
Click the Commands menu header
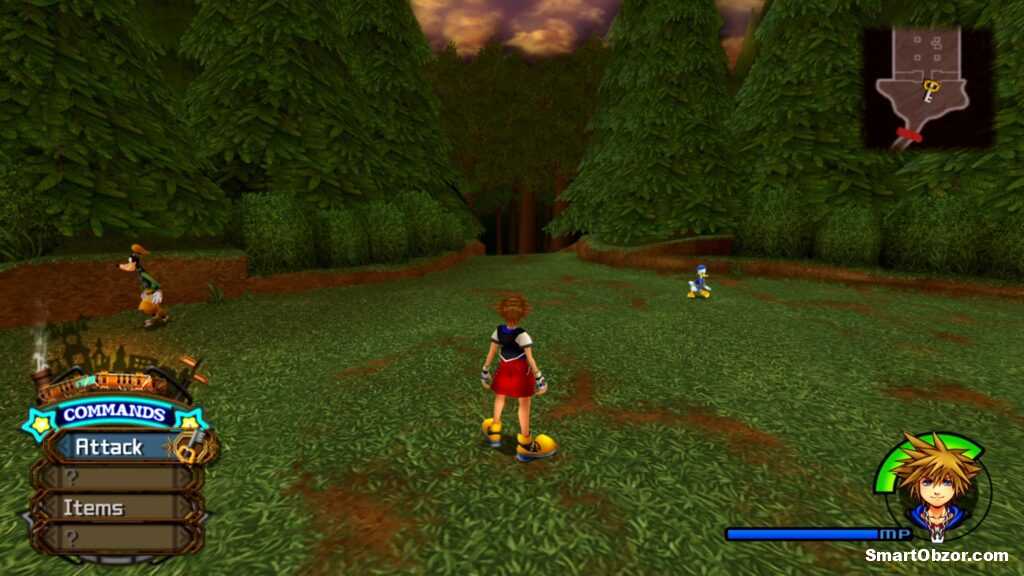[112, 414]
